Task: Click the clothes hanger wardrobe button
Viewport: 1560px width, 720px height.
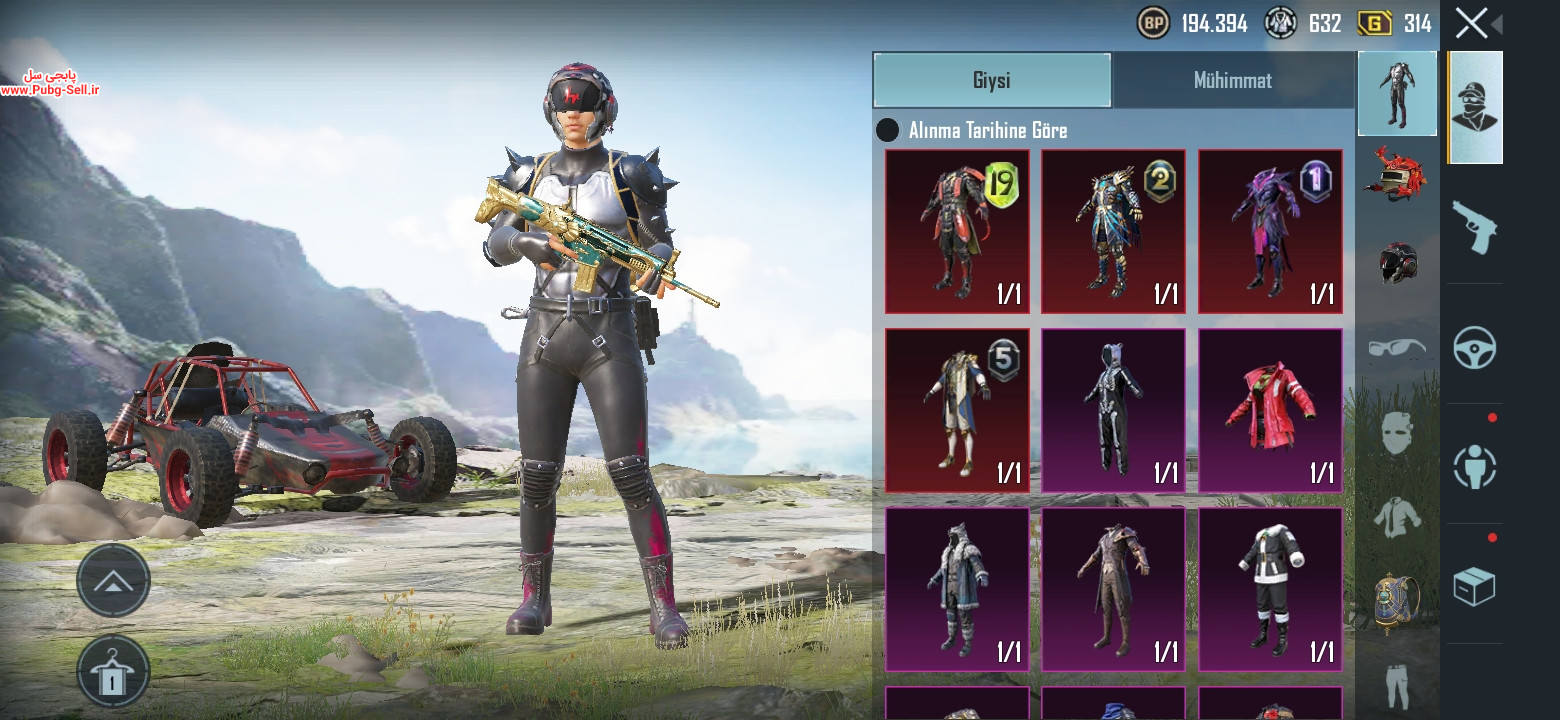Action: pos(113,673)
